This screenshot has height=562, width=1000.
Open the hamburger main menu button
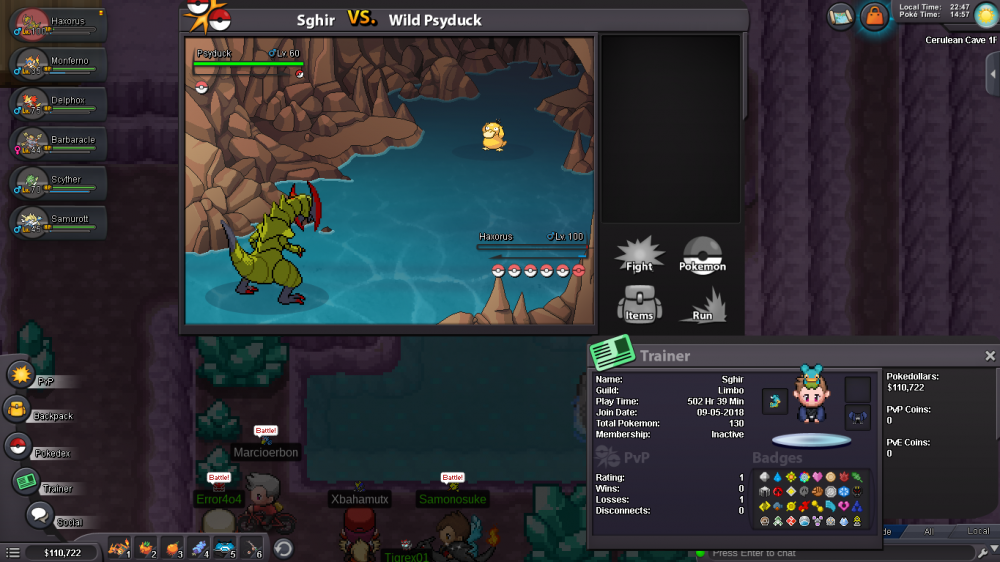click(x=12, y=552)
